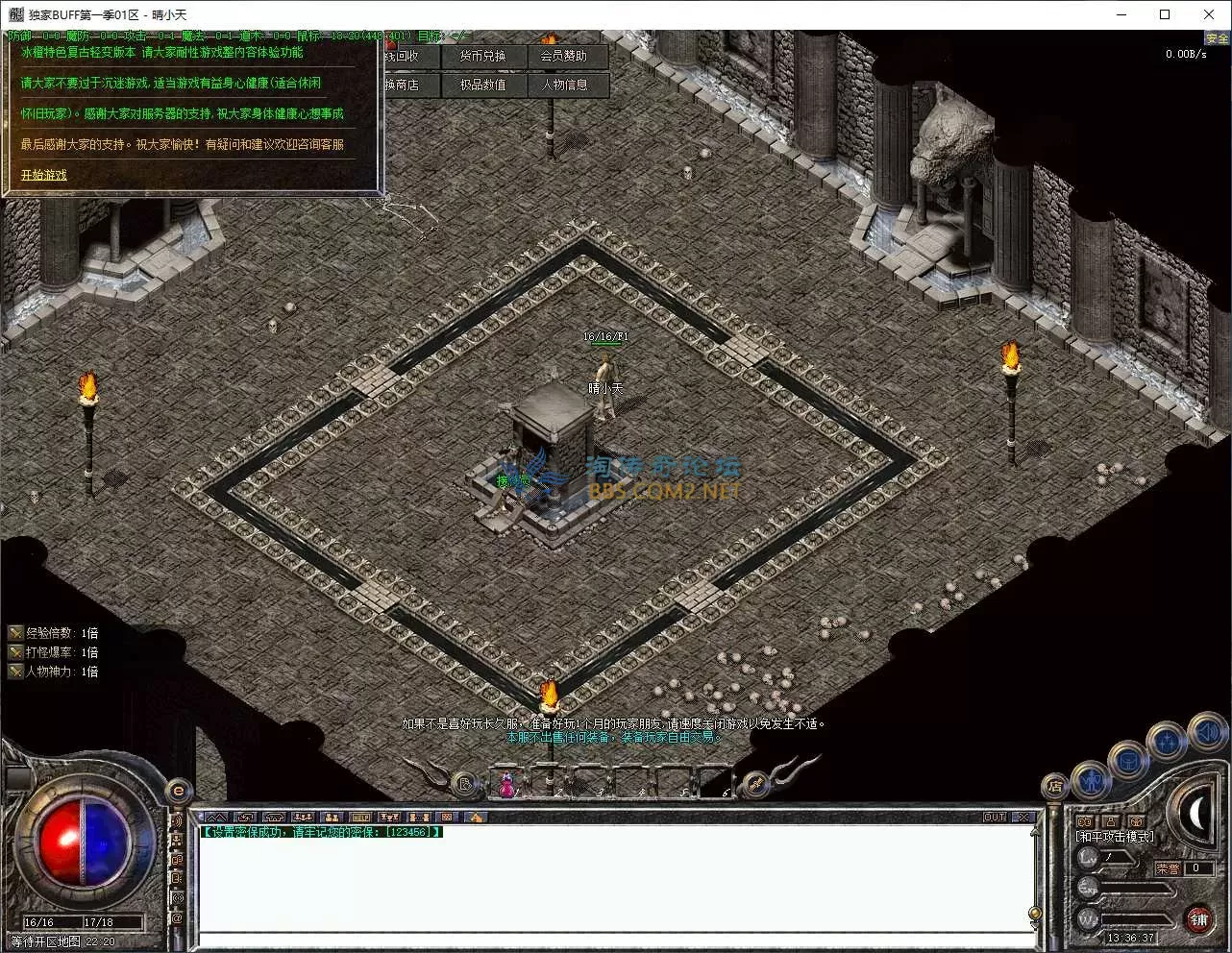Select the pink potion in the quick belt
Viewport: 1232px width, 953px height.
(506, 785)
